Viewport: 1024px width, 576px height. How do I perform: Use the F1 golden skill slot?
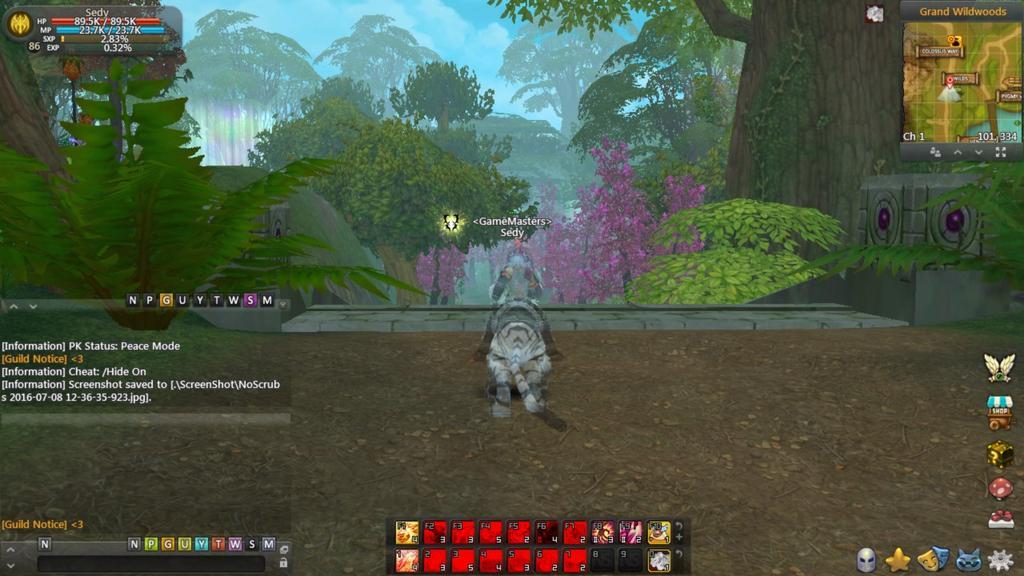(x=407, y=532)
